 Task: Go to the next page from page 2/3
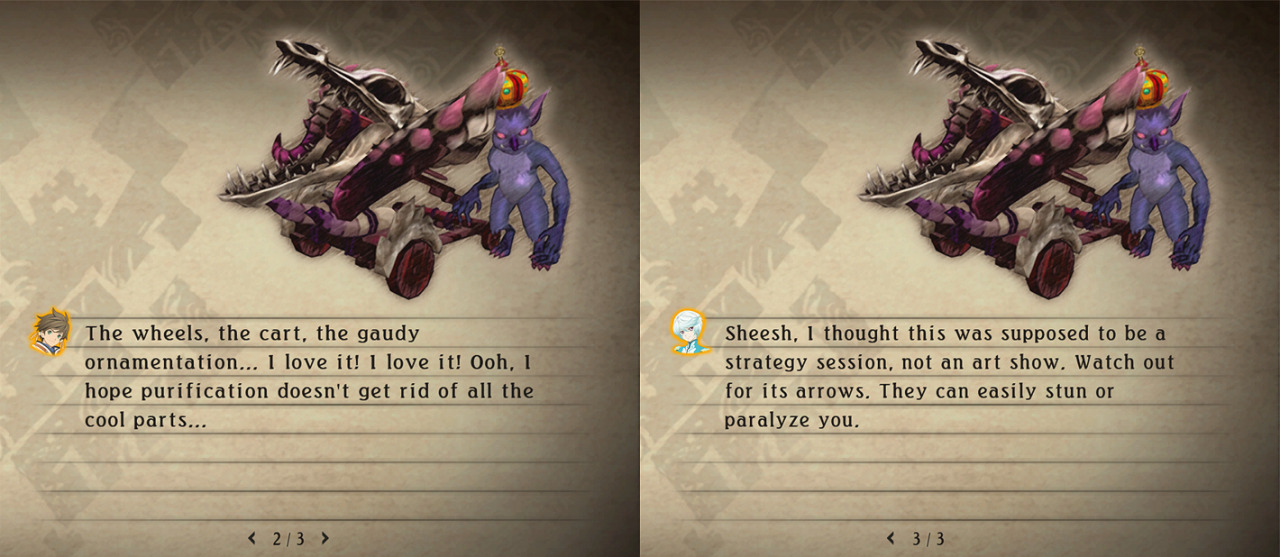tap(325, 538)
